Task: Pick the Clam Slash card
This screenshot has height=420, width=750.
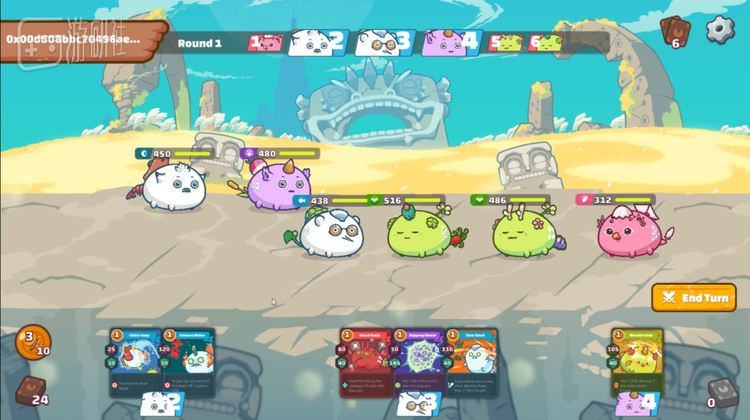Action: (x=472, y=364)
